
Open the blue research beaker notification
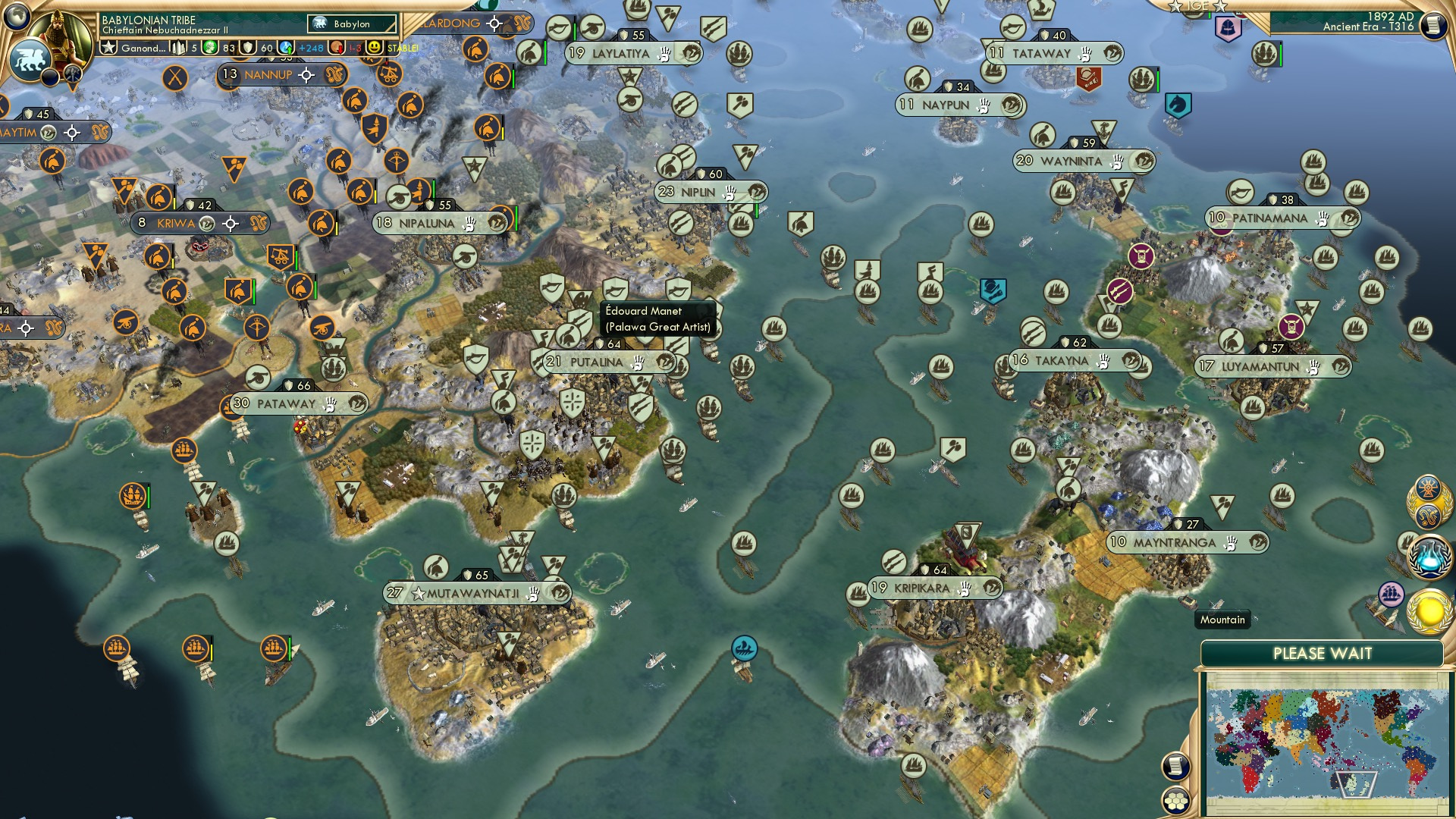pyautogui.click(x=1430, y=557)
